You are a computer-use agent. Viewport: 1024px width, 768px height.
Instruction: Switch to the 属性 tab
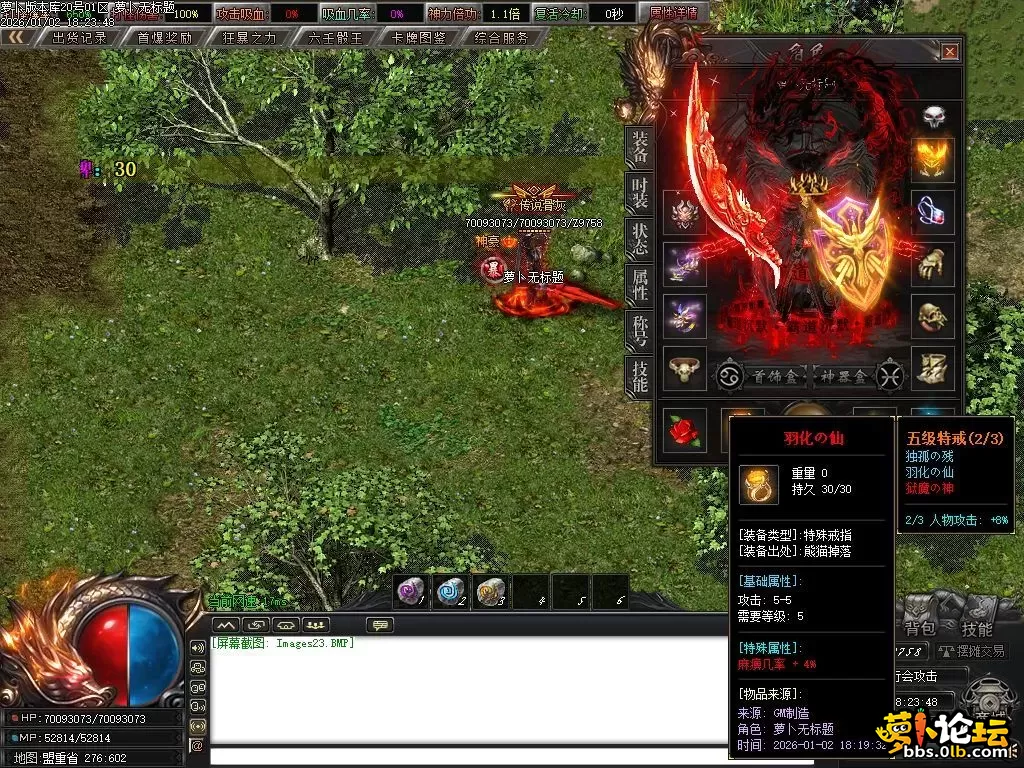[638, 285]
